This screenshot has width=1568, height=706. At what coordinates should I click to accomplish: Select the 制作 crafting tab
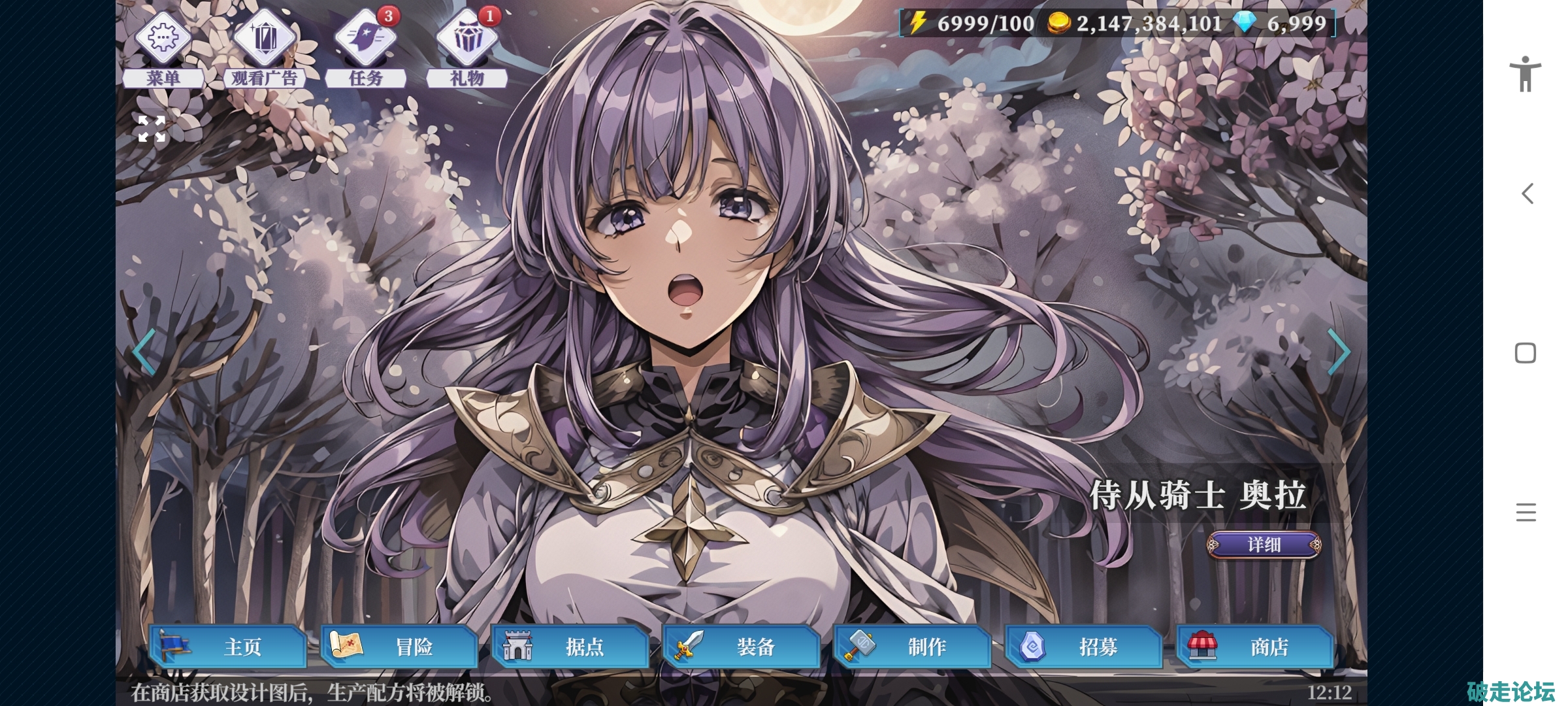point(913,647)
